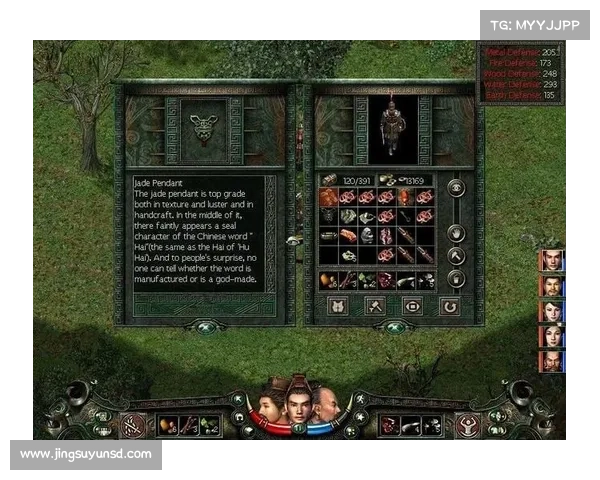
Task: Click the center hero portrait on bottom bar
Action: [297, 402]
